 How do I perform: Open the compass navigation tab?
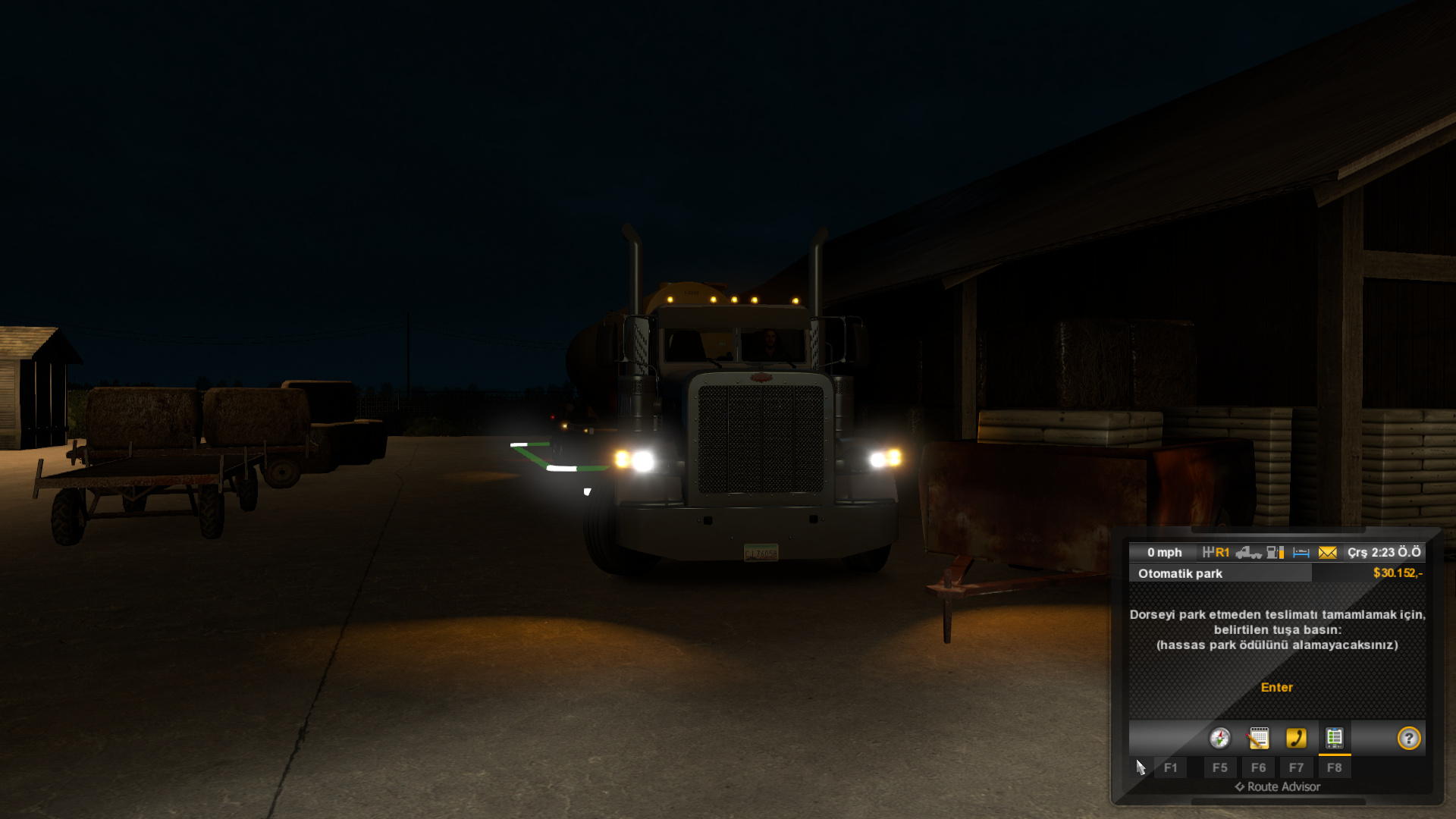tap(1219, 738)
